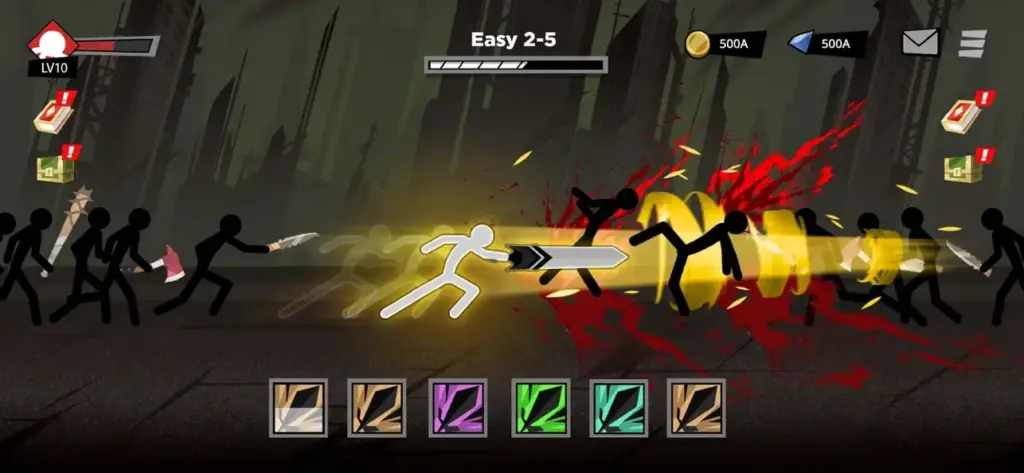The width and height of the screenshot is (1024, 473).
Task: Use the green sword skill
Action: 540,406
